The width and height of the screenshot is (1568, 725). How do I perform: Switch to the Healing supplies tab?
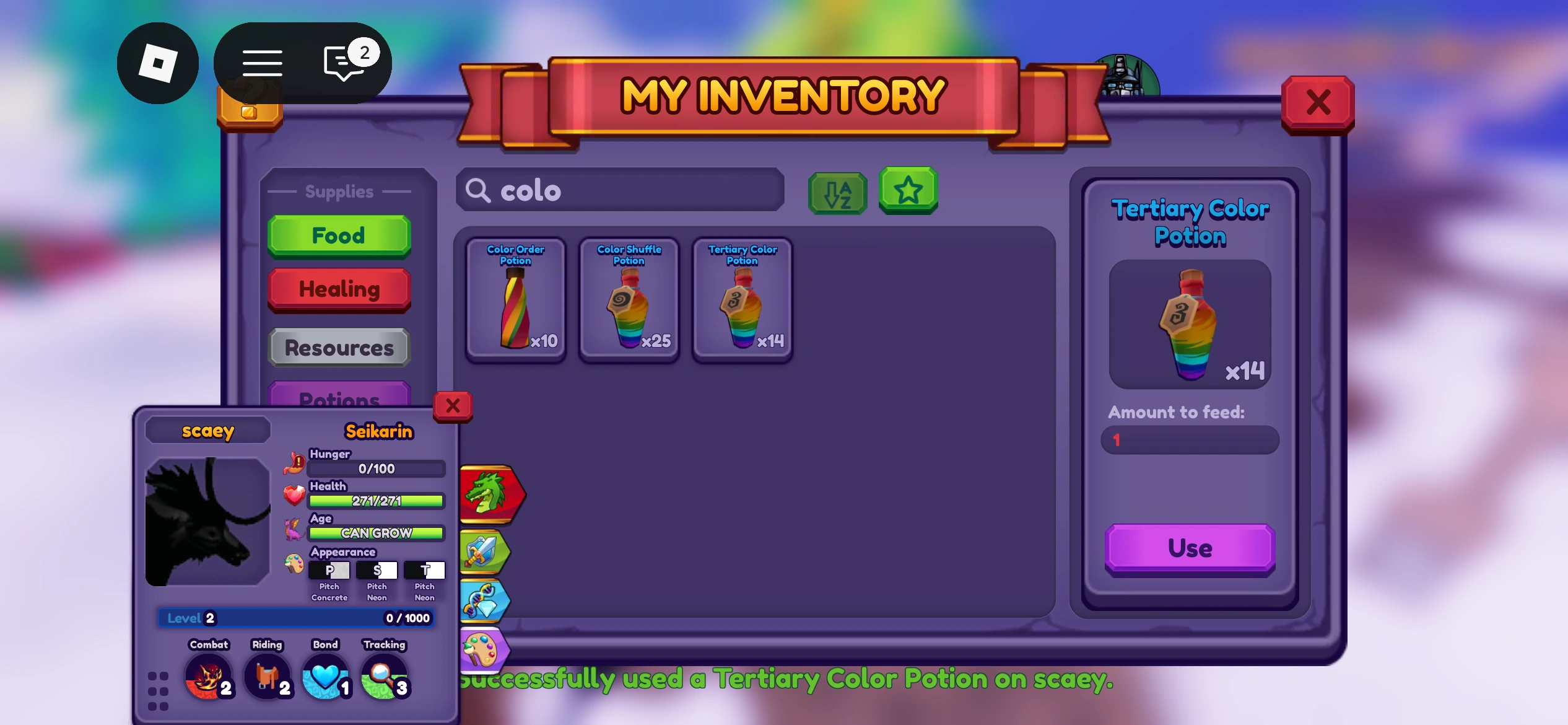339,289
